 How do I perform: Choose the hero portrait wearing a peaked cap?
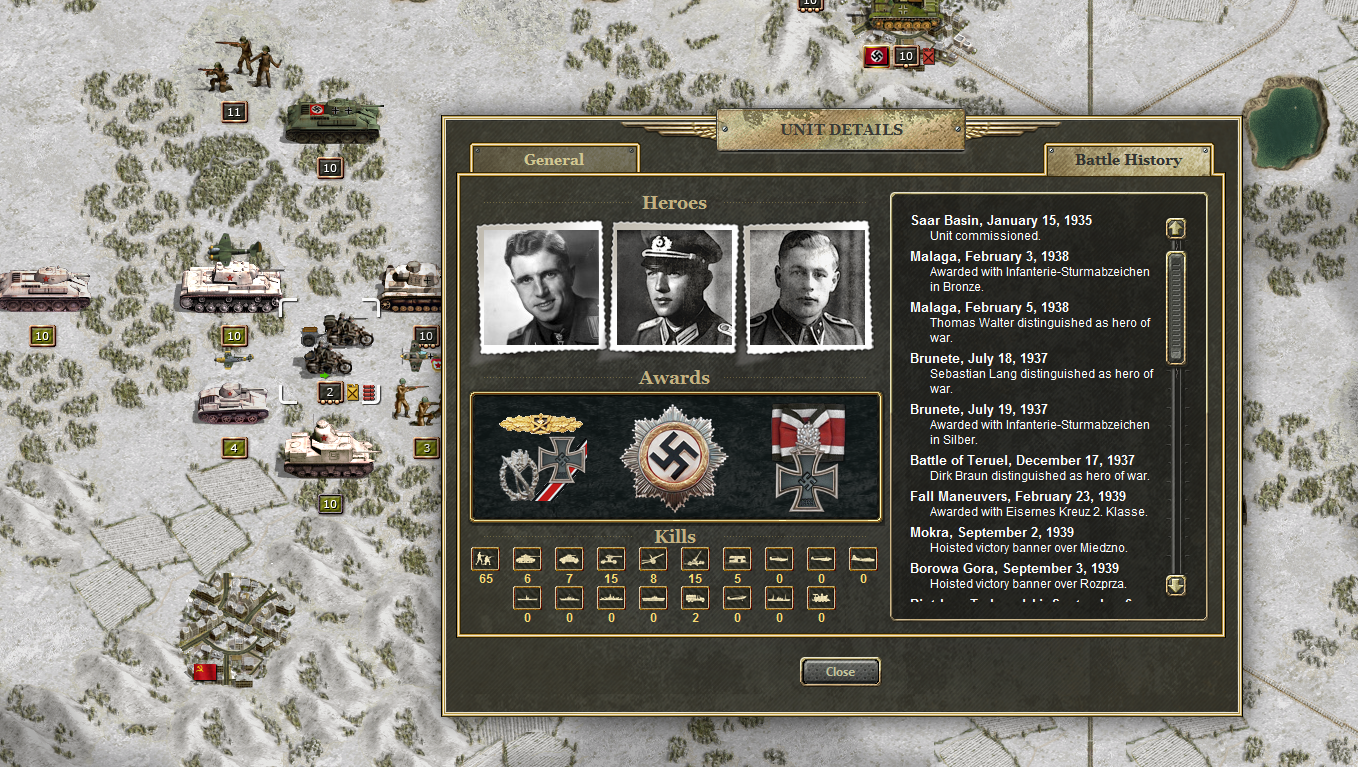[675, 287]
